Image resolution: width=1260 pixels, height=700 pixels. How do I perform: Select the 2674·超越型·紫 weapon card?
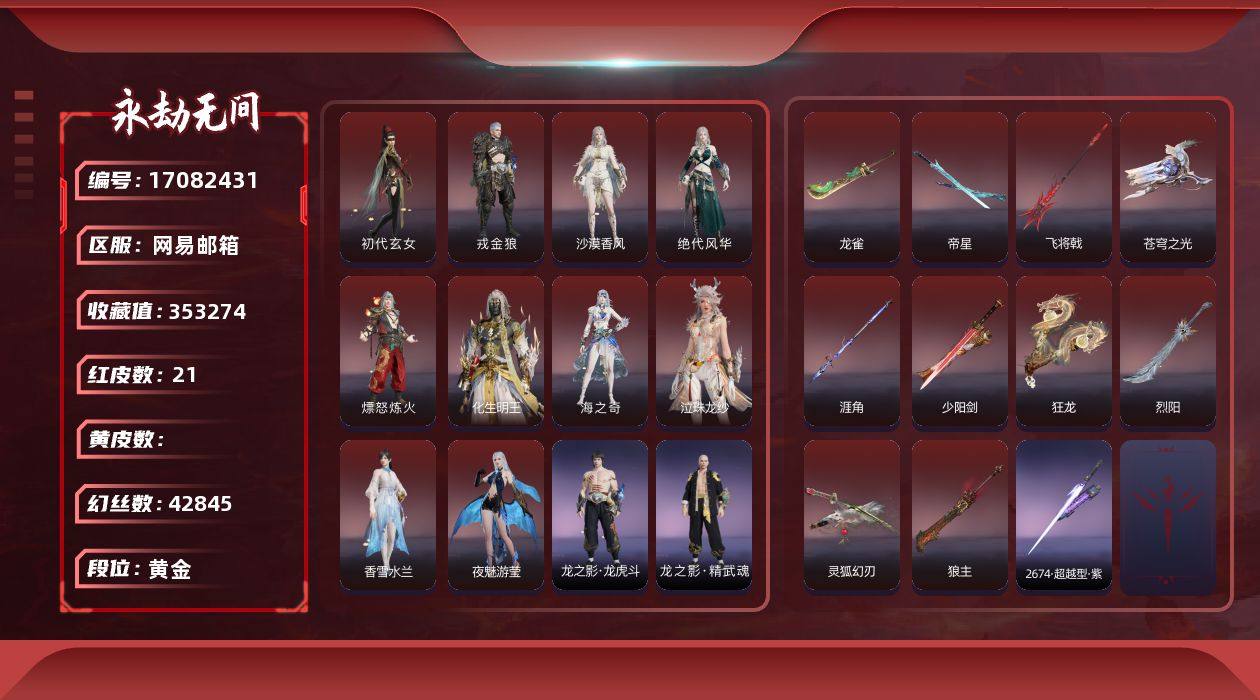(x=1064, y=515)
